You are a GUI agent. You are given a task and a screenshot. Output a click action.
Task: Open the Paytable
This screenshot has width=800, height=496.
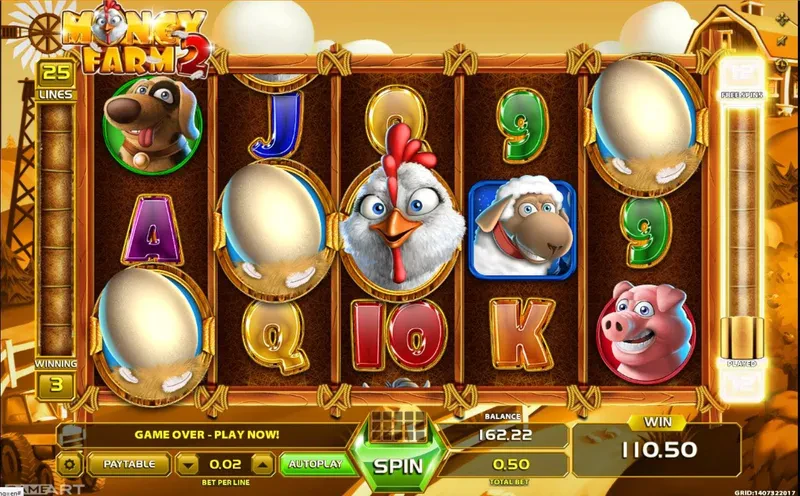click(129, 464)
